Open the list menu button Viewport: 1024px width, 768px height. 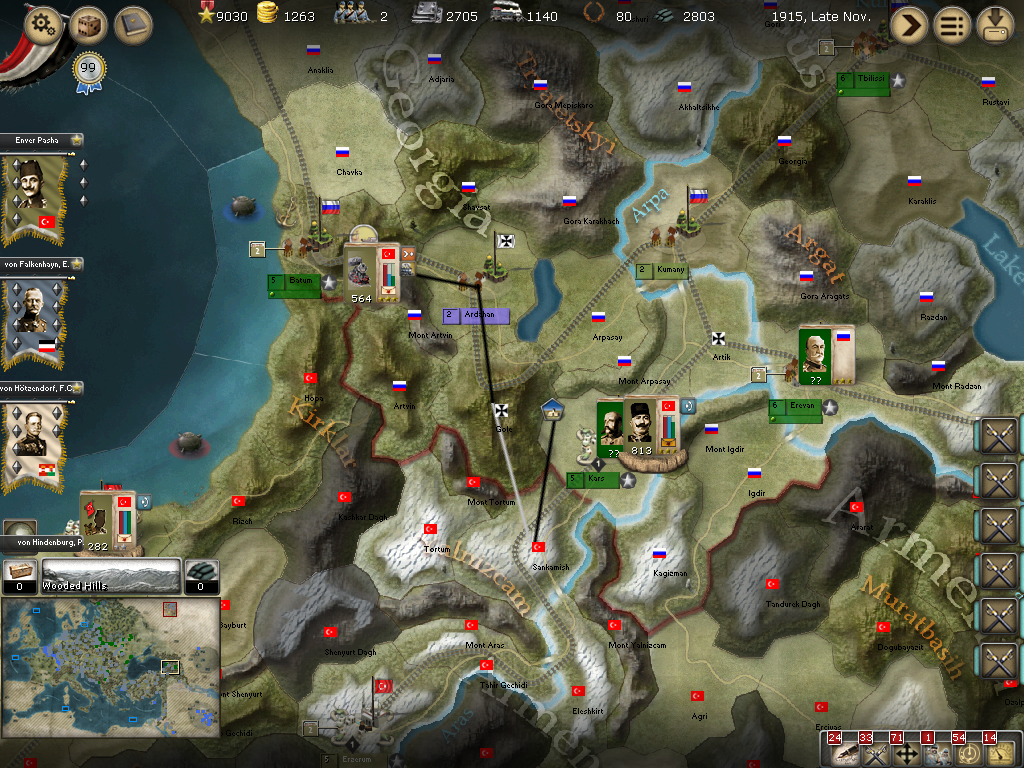[952, 25]
